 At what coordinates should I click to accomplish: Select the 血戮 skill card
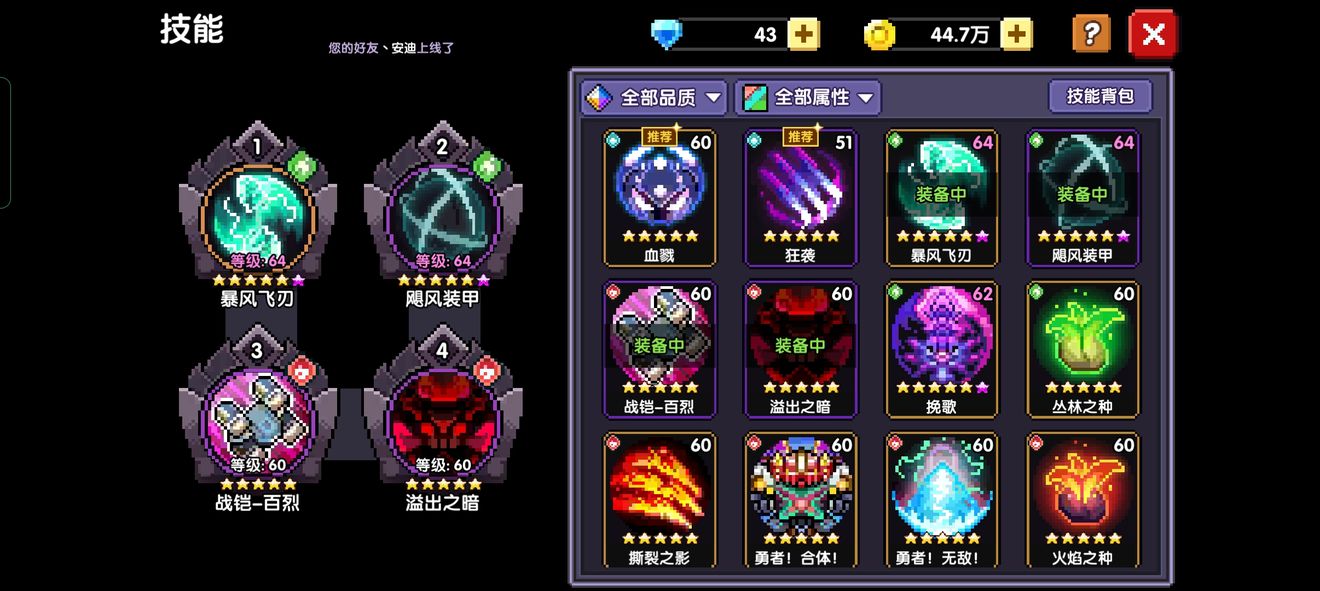click(660, 196)
